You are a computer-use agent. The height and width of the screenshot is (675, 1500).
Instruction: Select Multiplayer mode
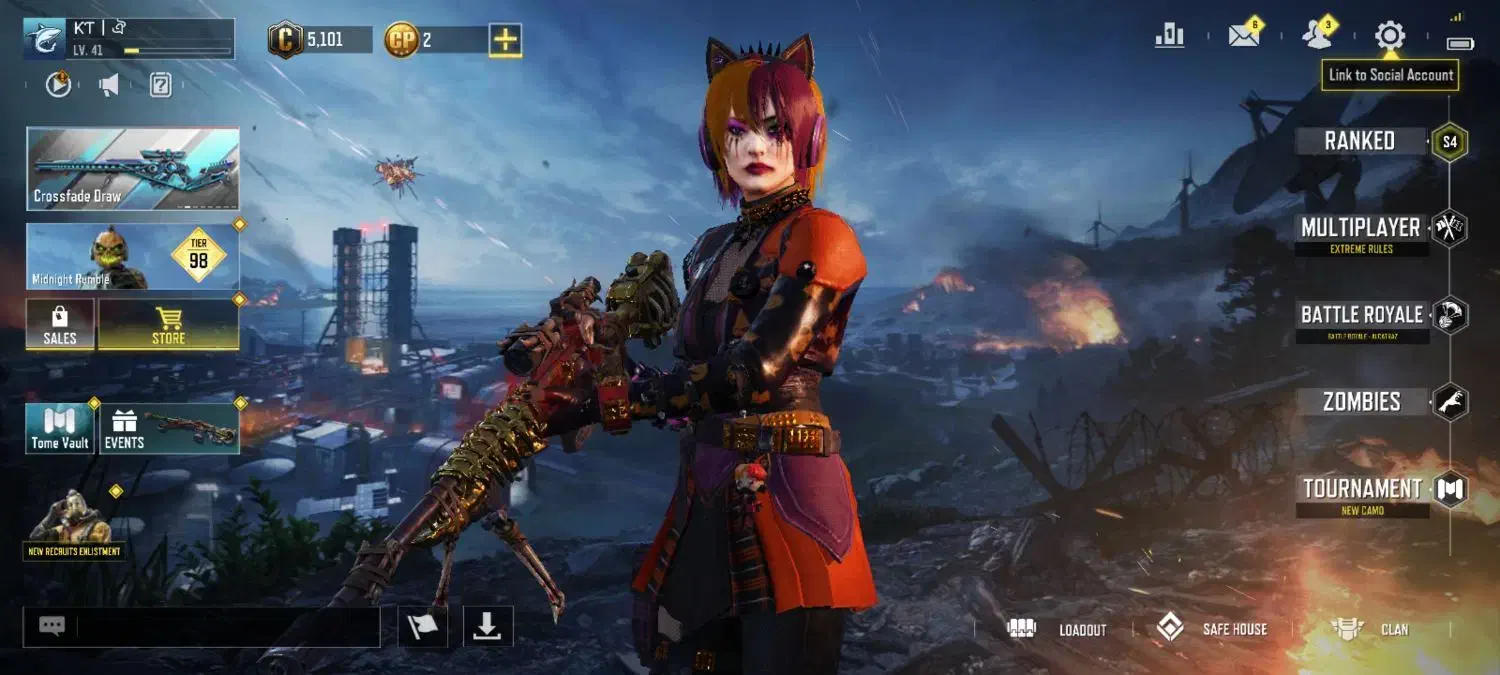pos(1360,228)
